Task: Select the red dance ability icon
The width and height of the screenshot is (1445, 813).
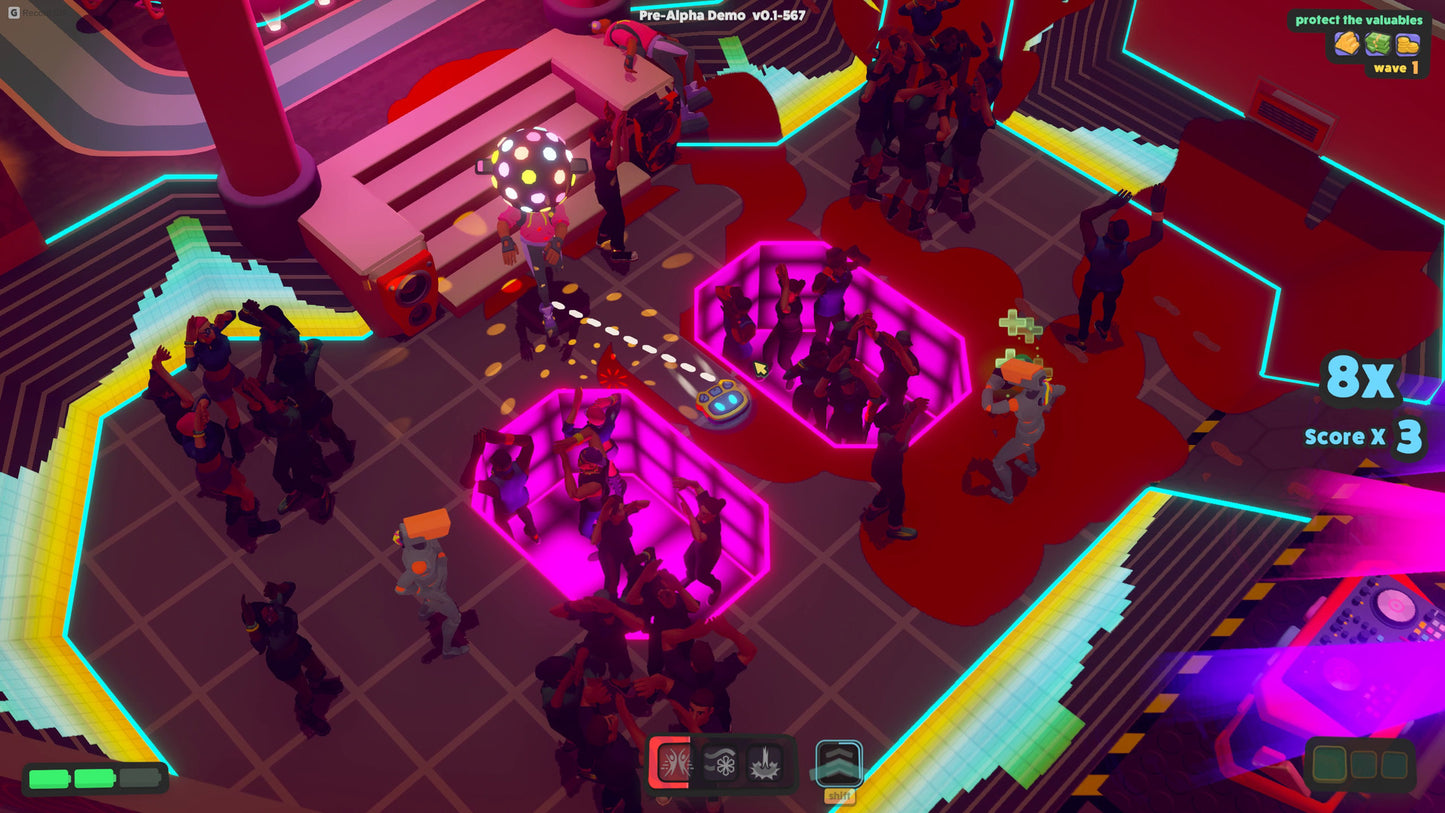Action: (676, 763)
